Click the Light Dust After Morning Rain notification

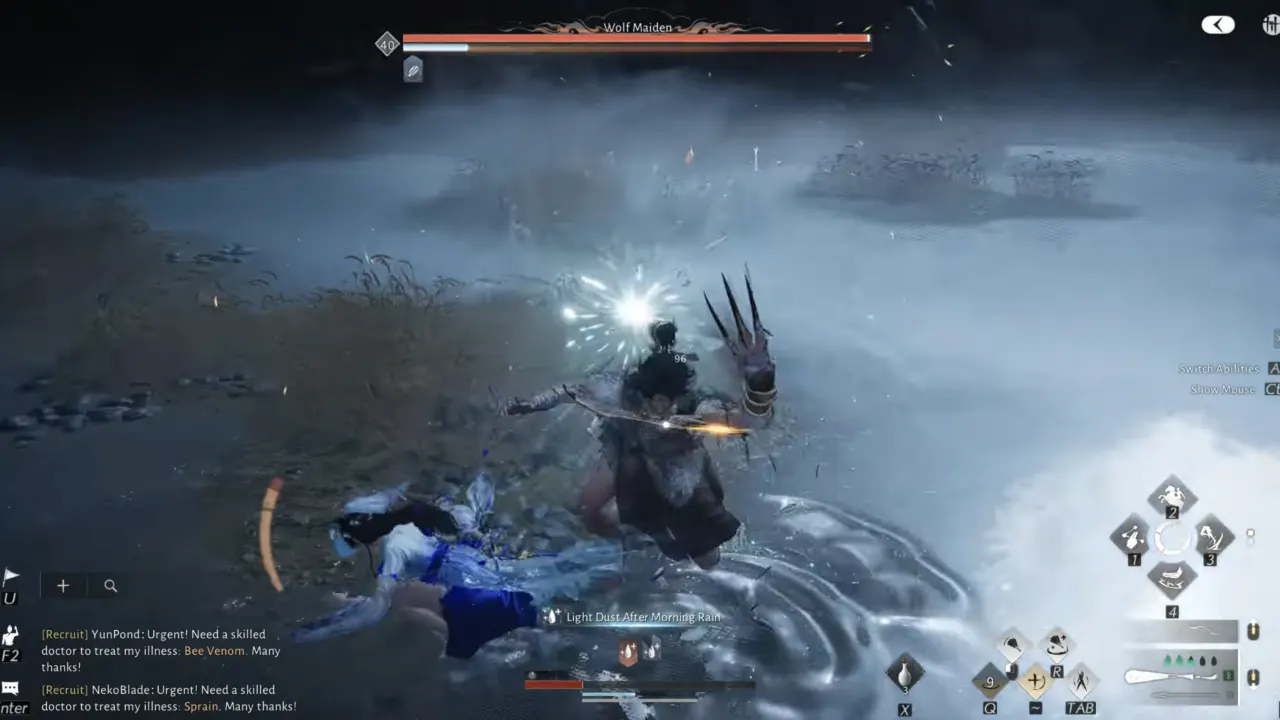click(641, 617)
